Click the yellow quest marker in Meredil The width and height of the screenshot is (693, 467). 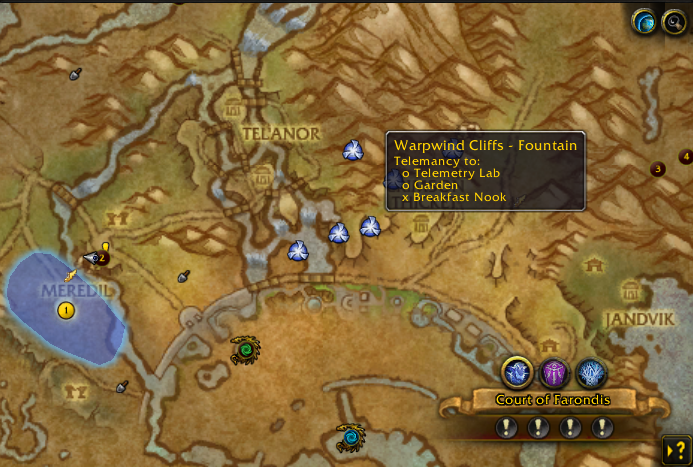(66, 310)
